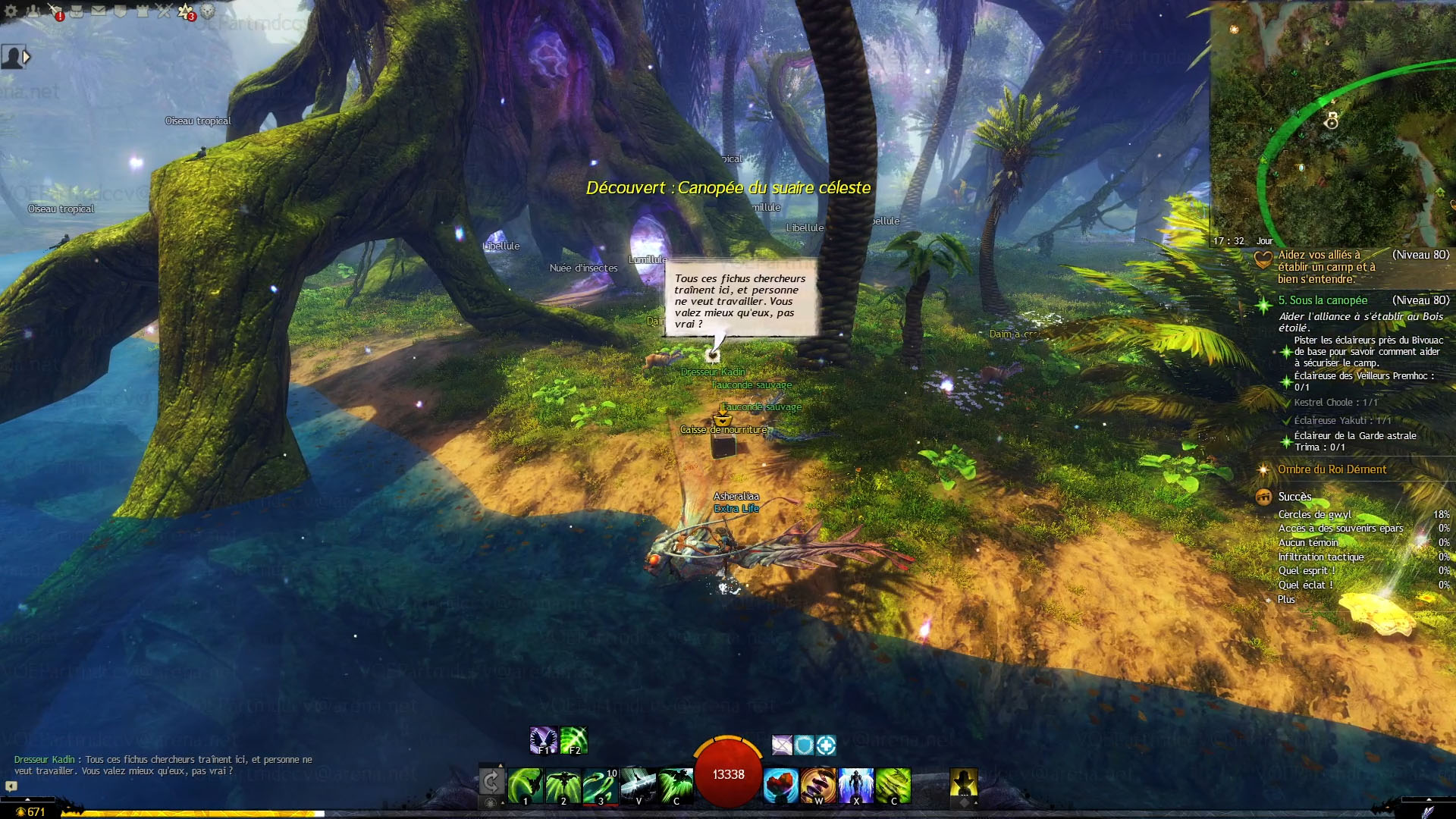This screenshot has width=1456, height=819.
Task: Open the mail envelope
Action: [99, 11]
